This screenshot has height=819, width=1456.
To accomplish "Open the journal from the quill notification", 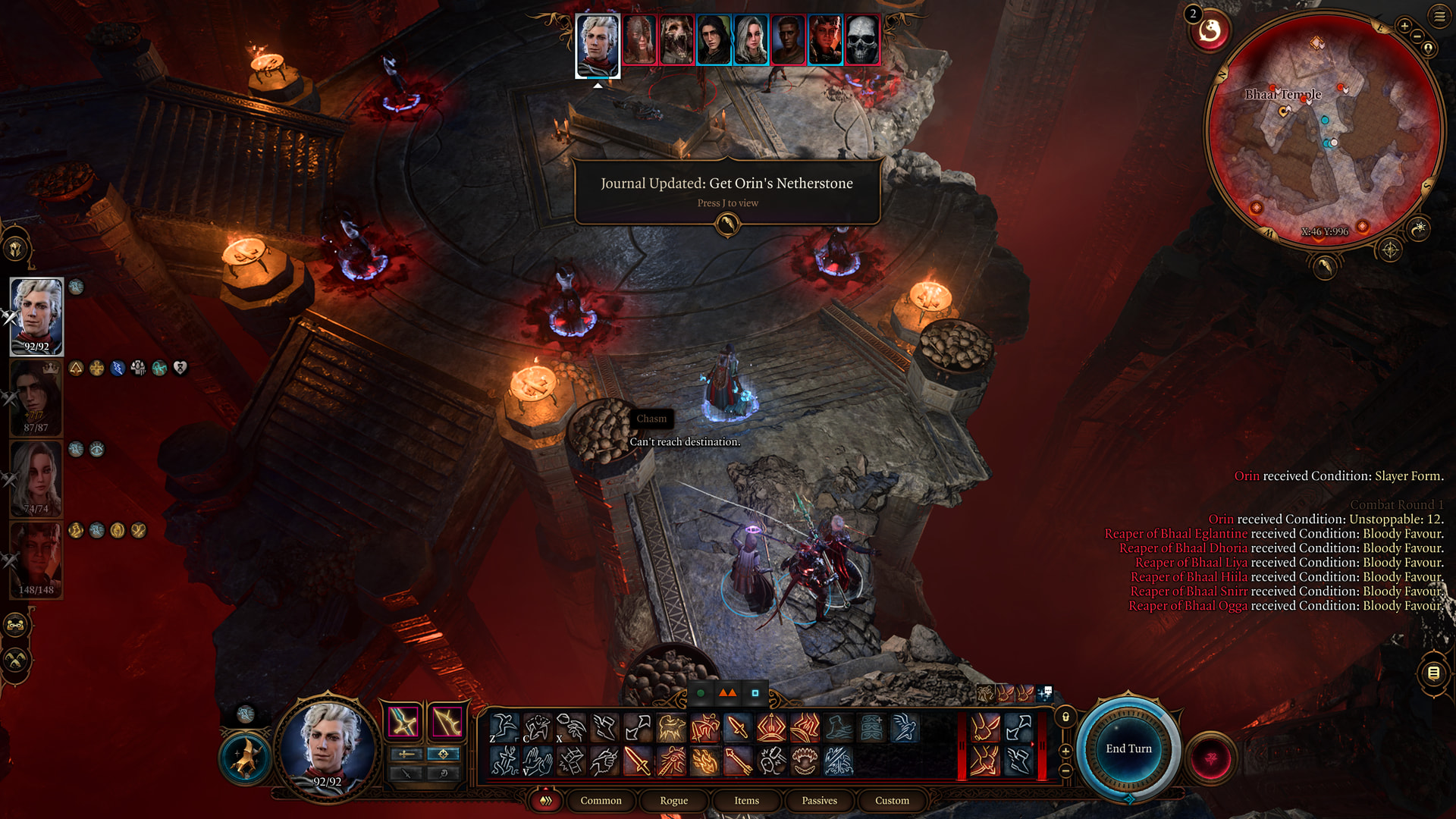I will 727,224.
